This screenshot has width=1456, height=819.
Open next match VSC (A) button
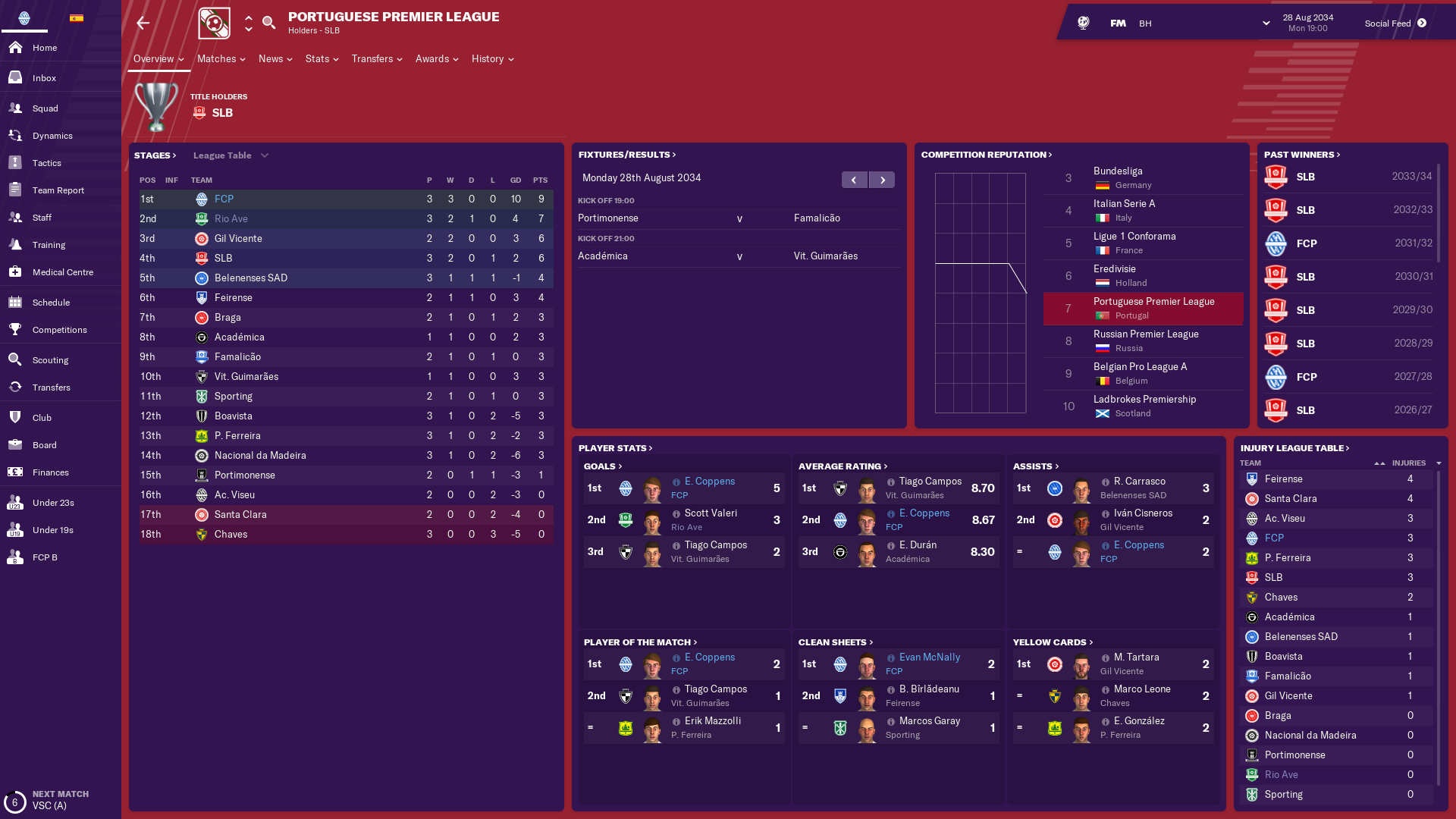(x=49, y=800)
